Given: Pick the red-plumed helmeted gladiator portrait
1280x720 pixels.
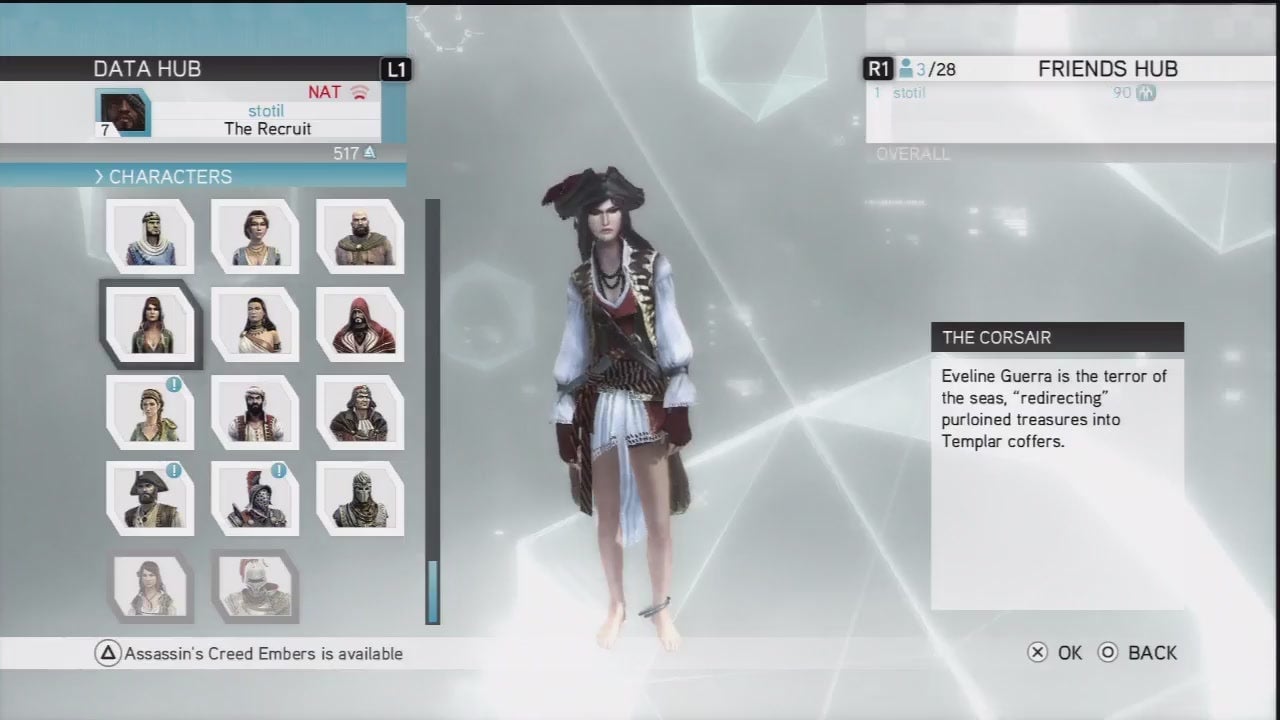Looking at the screenshot, I should point(255,498).
